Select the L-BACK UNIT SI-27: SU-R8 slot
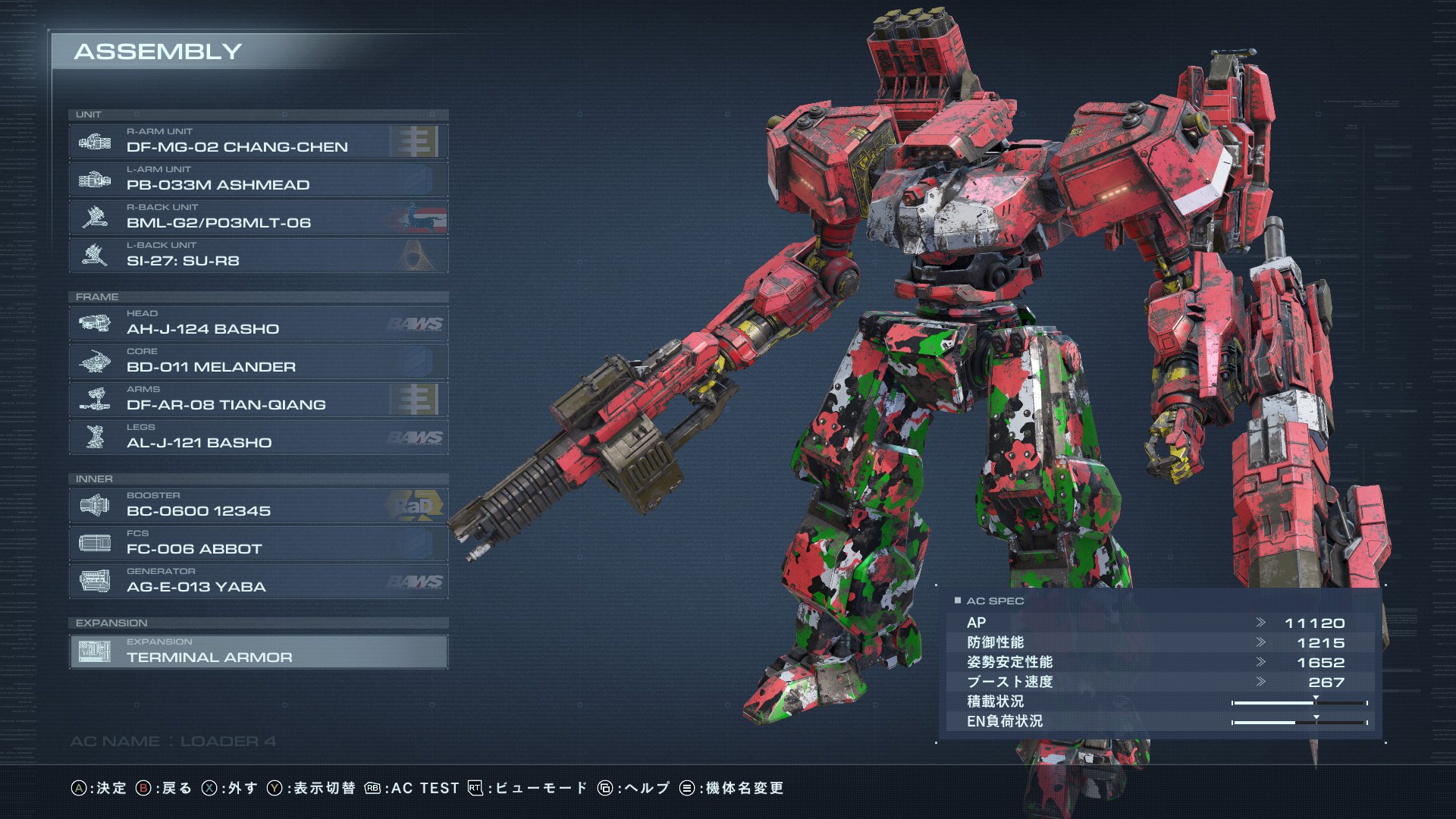The height and width of the screenshot is (819, 1456). coord(258,255)
